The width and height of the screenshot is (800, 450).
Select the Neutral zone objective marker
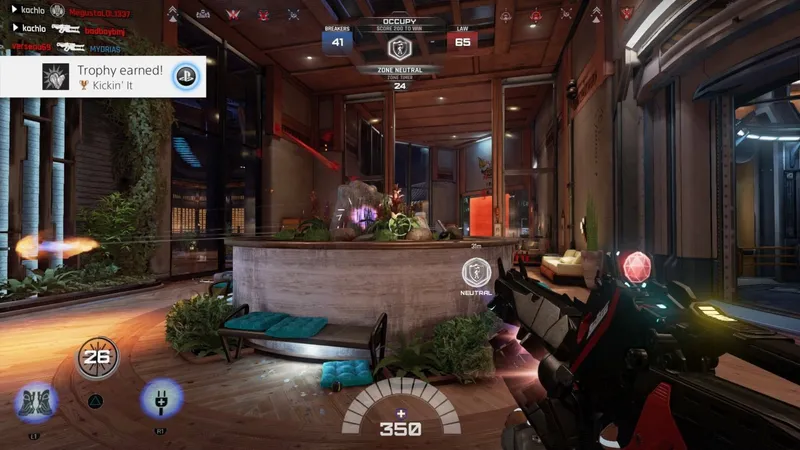(x=476, y=272)
